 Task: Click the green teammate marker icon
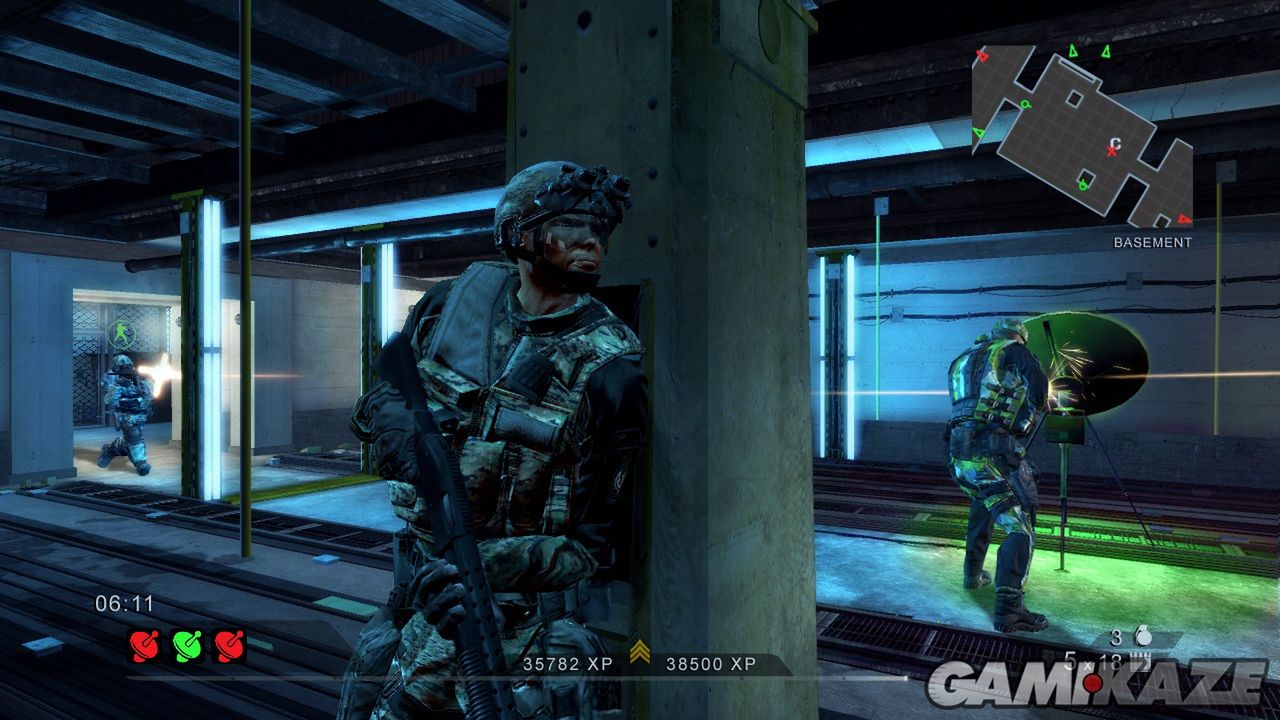pyautogui.click(x=119, y=335)
